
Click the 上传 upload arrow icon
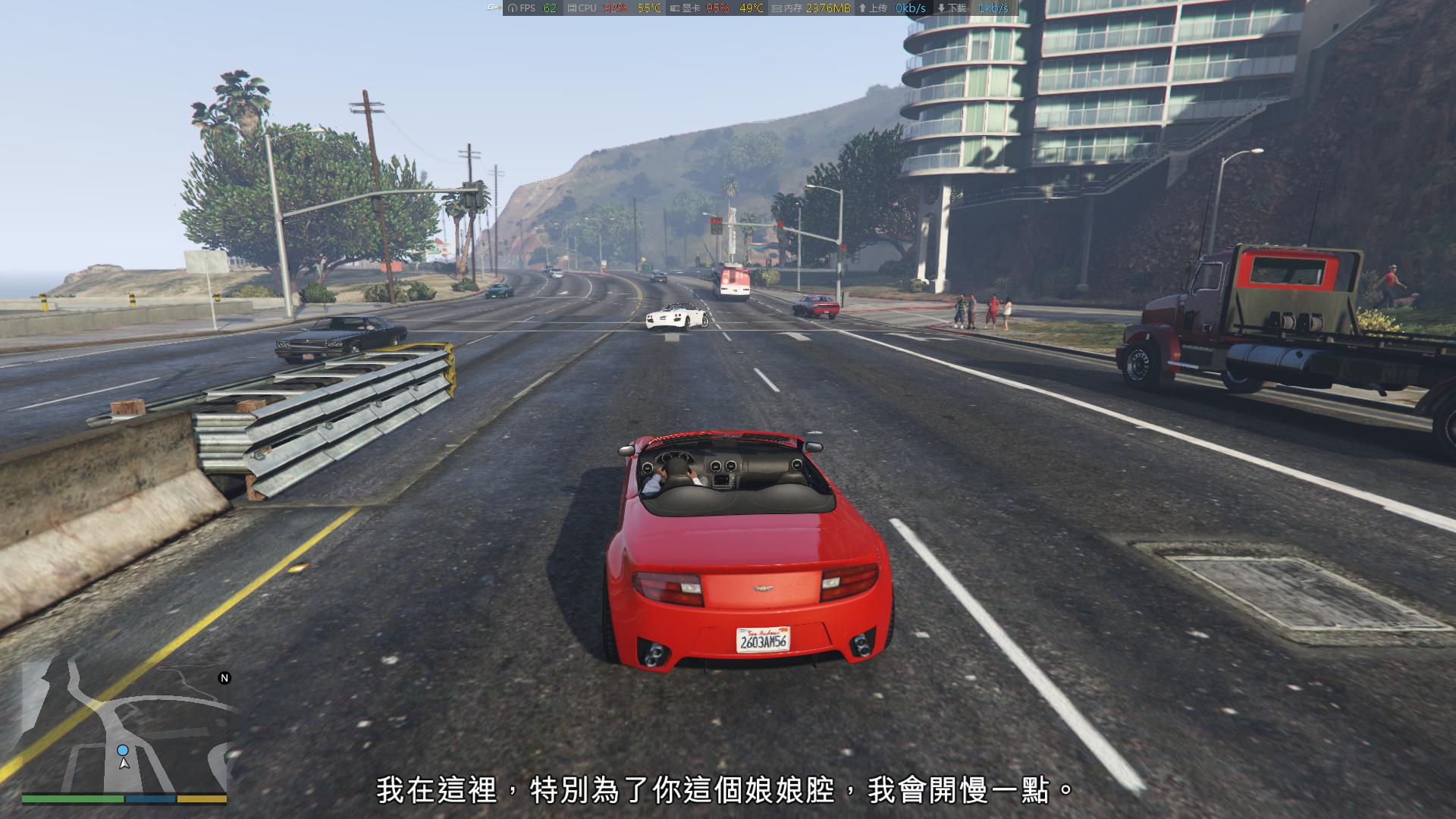[x=861, y=8]
